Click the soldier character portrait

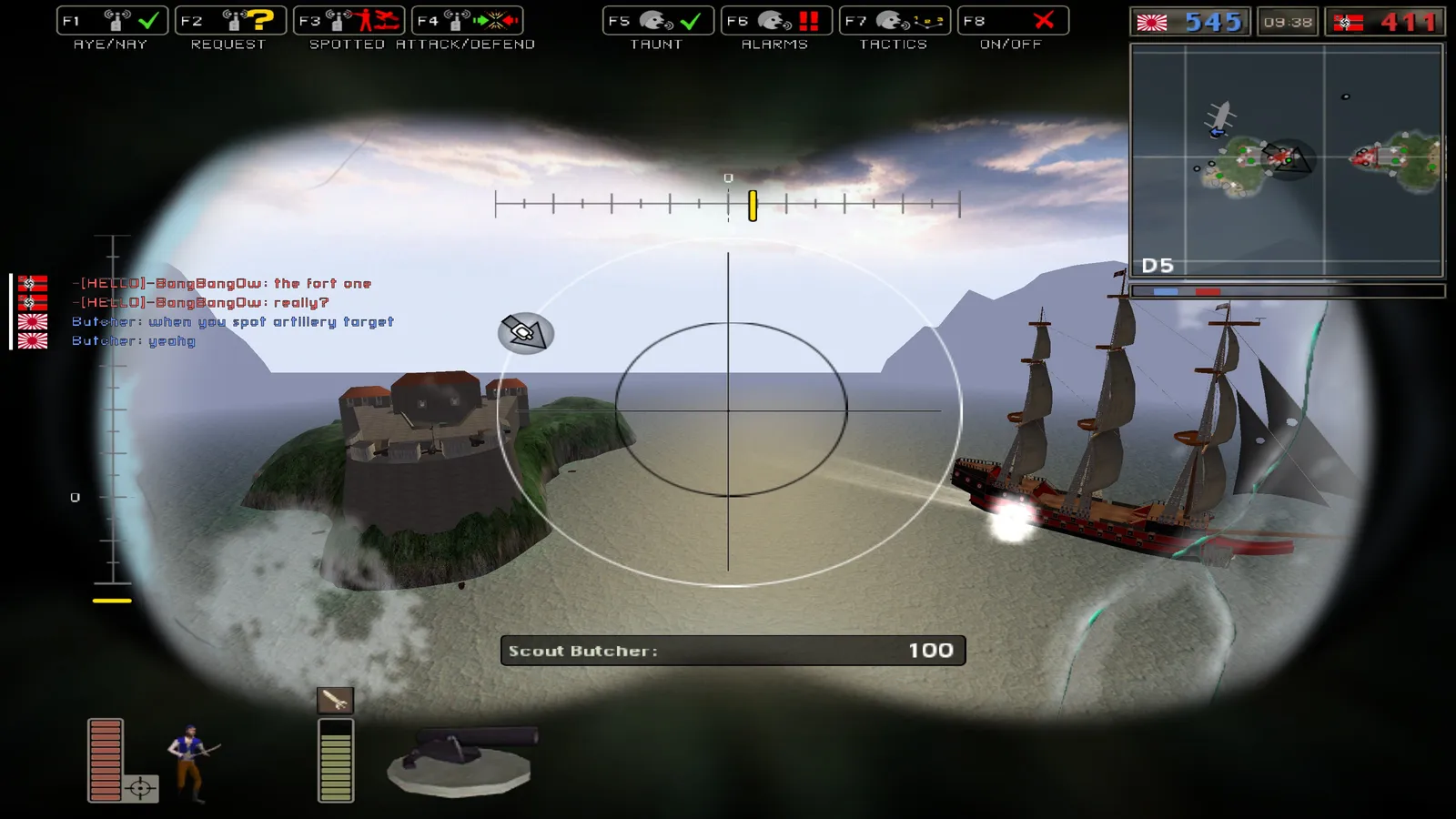190,763
